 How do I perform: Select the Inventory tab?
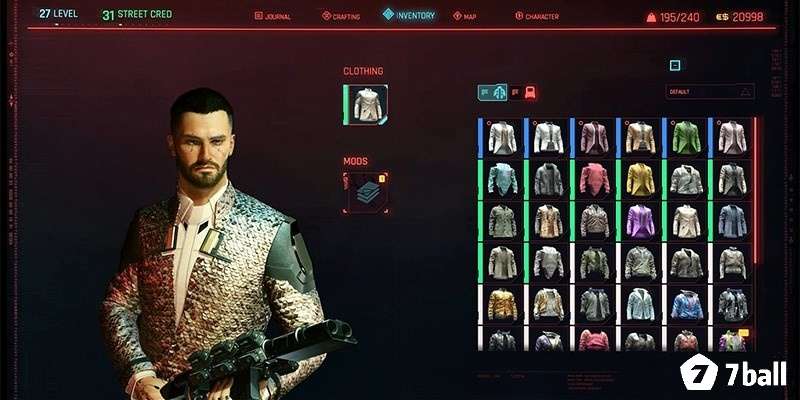pyautogui.click(x=409, y=15)
